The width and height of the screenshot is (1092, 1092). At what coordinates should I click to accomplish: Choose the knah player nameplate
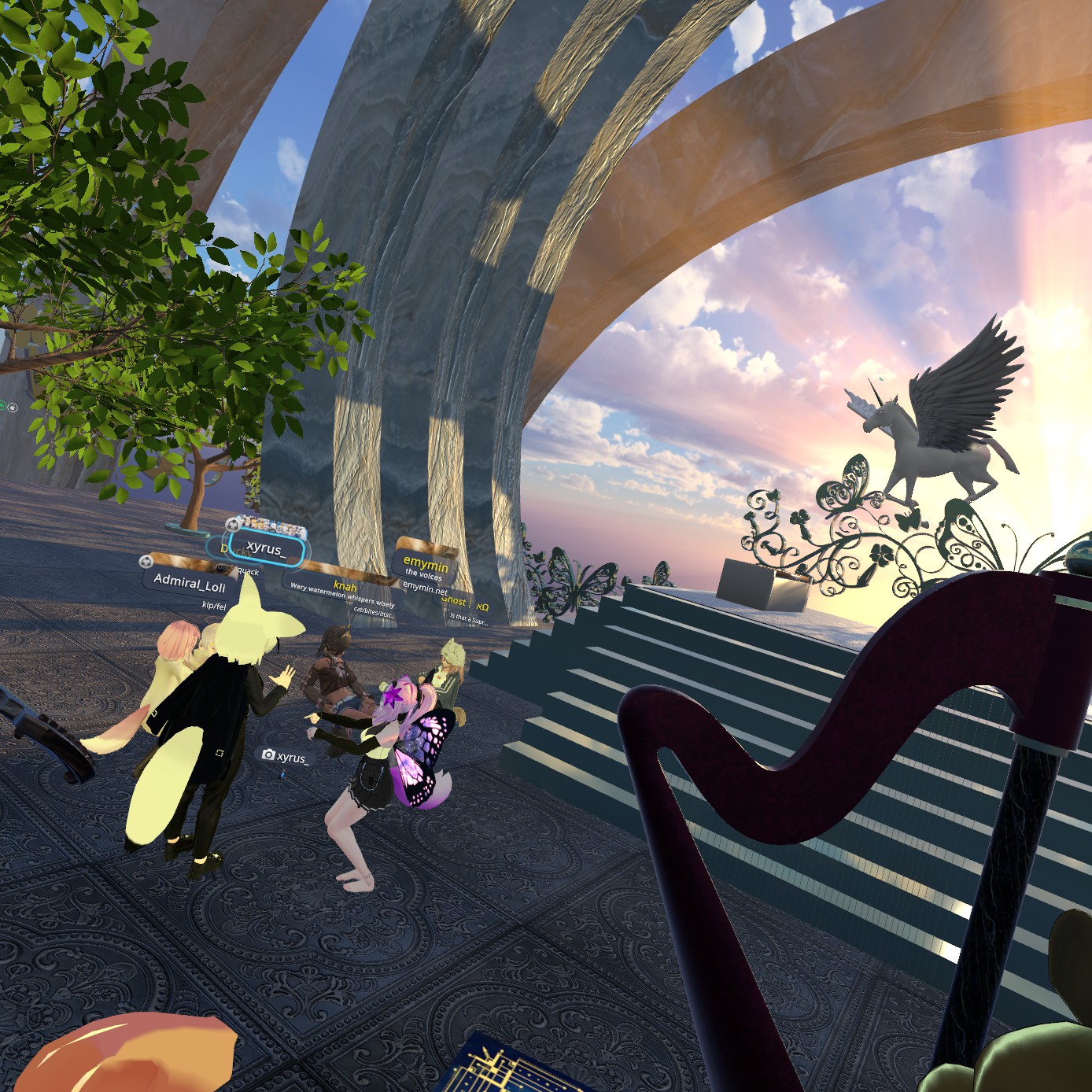(345, 586)
